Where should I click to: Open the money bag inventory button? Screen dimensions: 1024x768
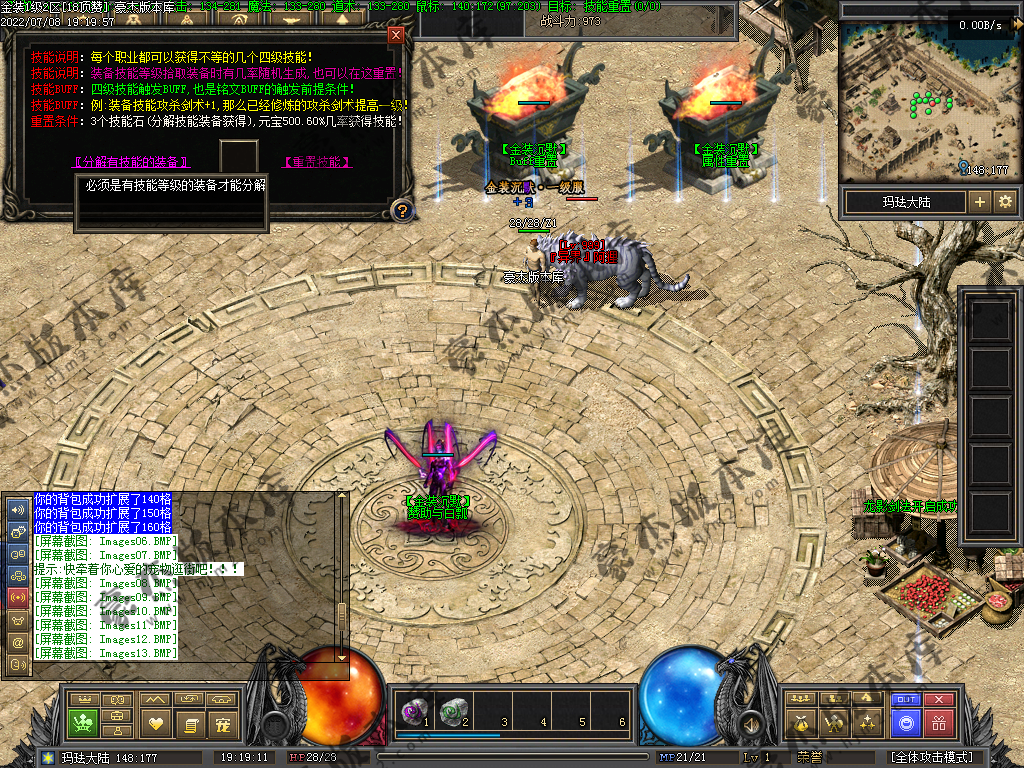[x=799, y=722]
